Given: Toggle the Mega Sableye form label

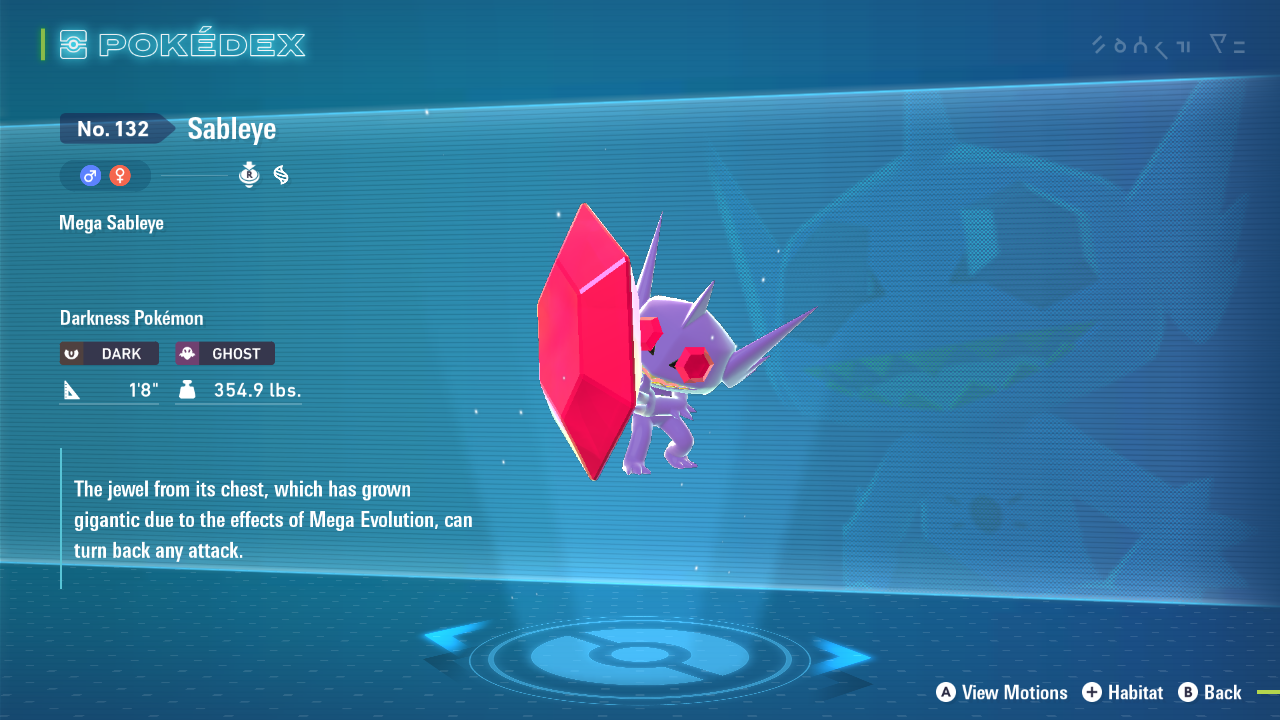Looking at the screenshot, I should pos(110,222).
